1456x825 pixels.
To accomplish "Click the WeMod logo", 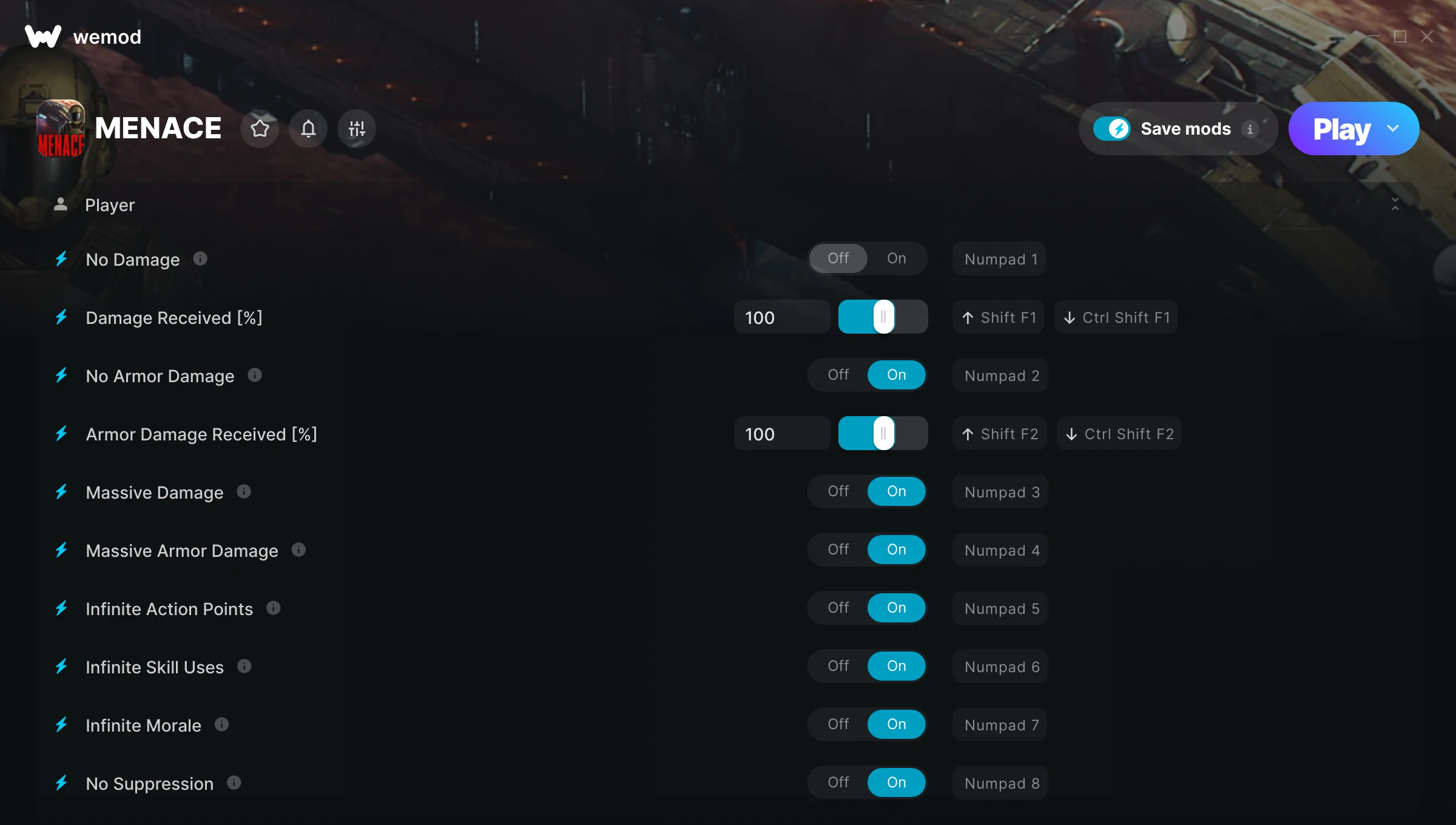I will point(42,36).
